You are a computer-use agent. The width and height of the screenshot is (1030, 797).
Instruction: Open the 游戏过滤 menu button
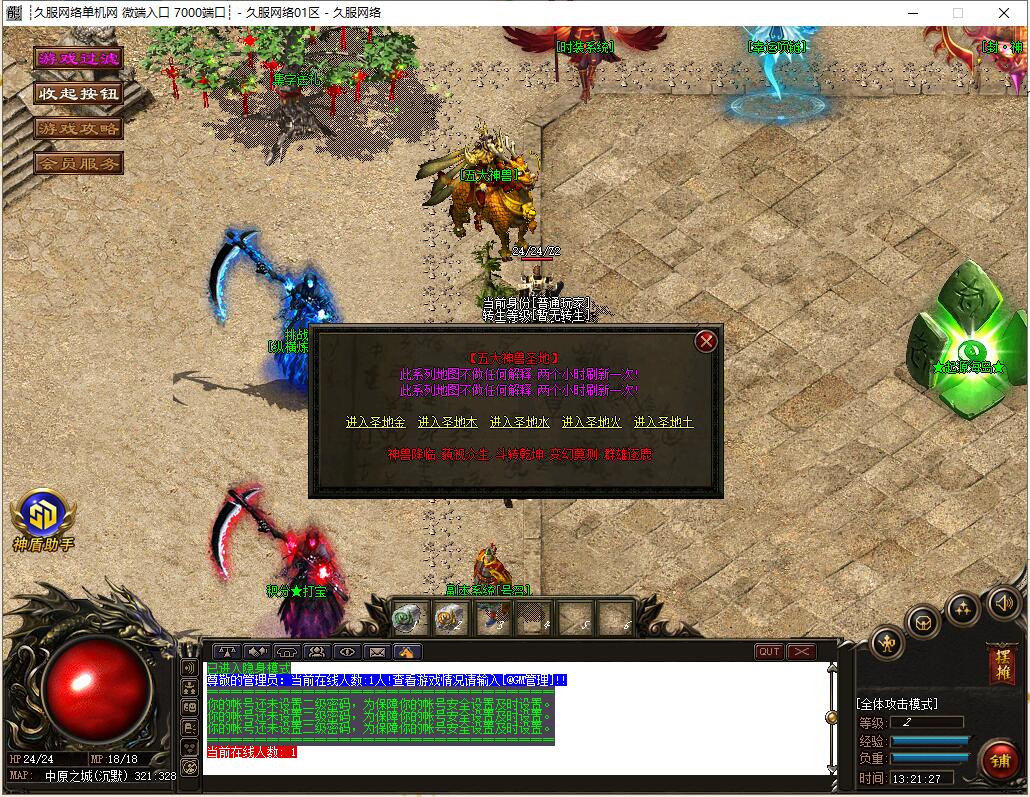78,59
